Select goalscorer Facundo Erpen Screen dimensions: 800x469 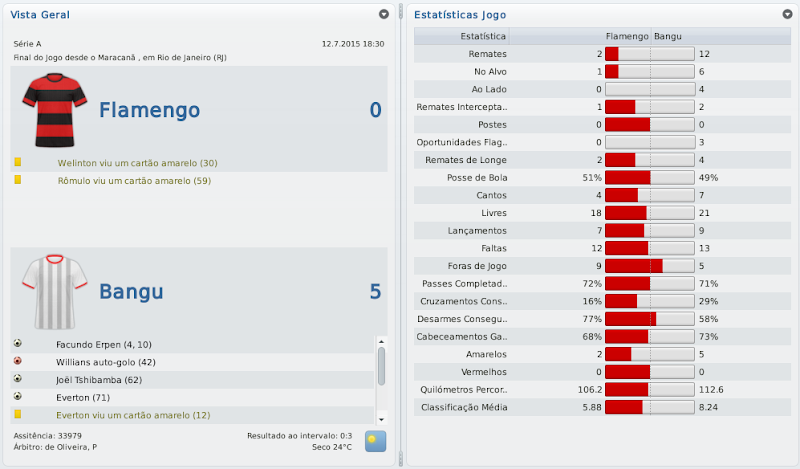click(104, 344)
